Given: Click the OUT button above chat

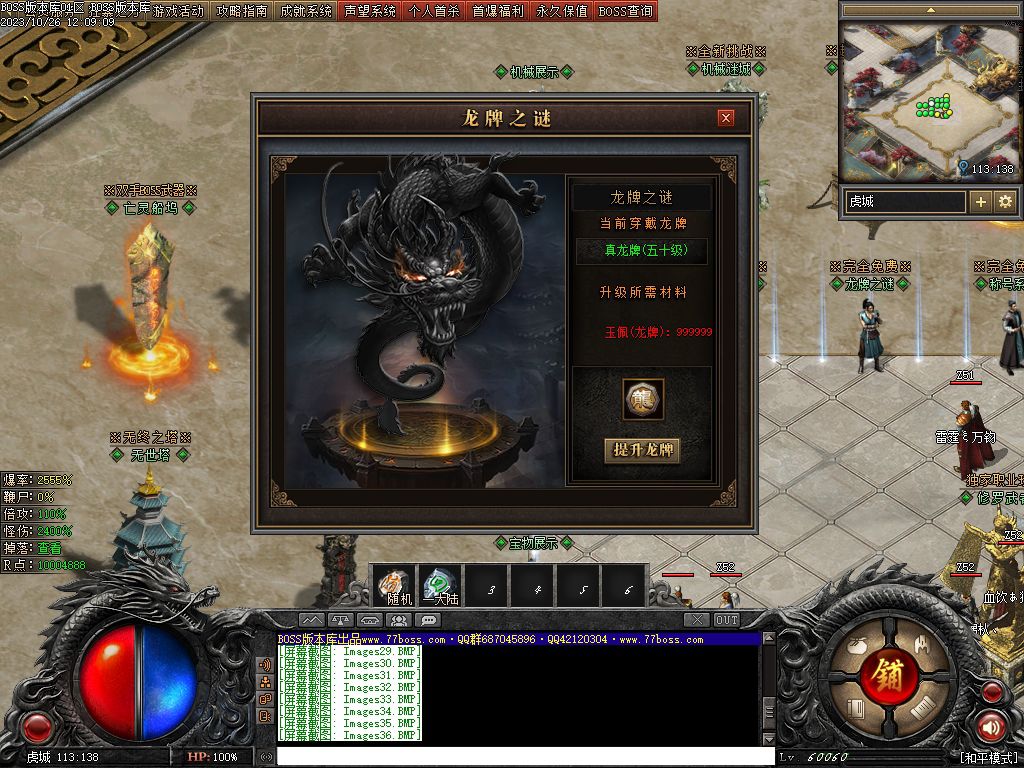Looking at the screenshot, I should (727, 620).
